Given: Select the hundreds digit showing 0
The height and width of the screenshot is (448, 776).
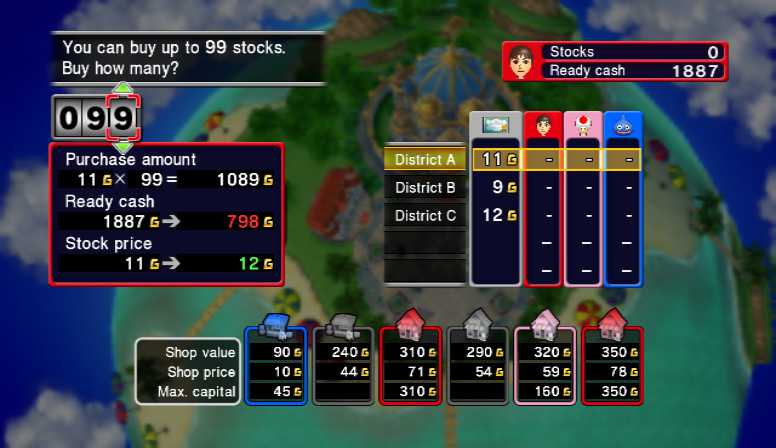Looking at the screenshot, I should click(x=69, y=119).
